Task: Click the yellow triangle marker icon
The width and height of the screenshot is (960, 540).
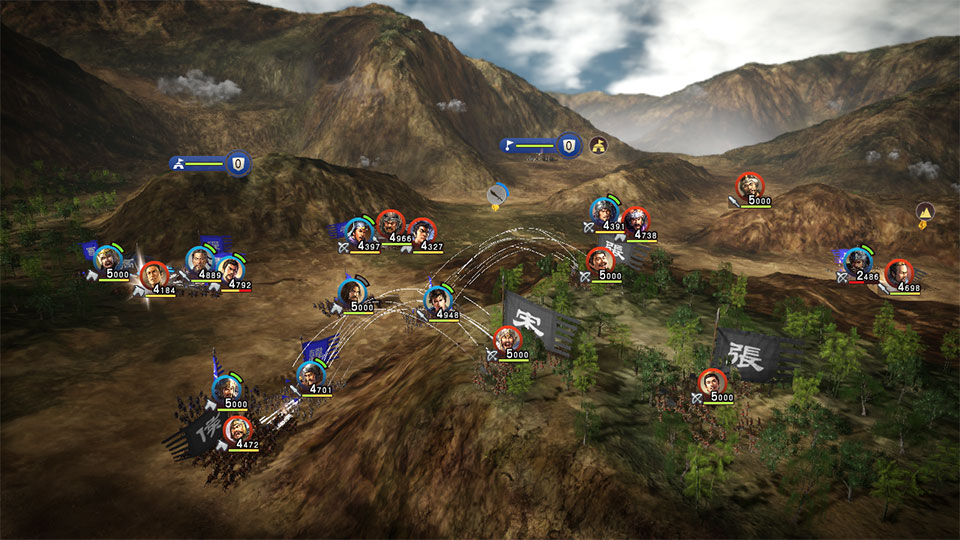Action: pos(925,212)
